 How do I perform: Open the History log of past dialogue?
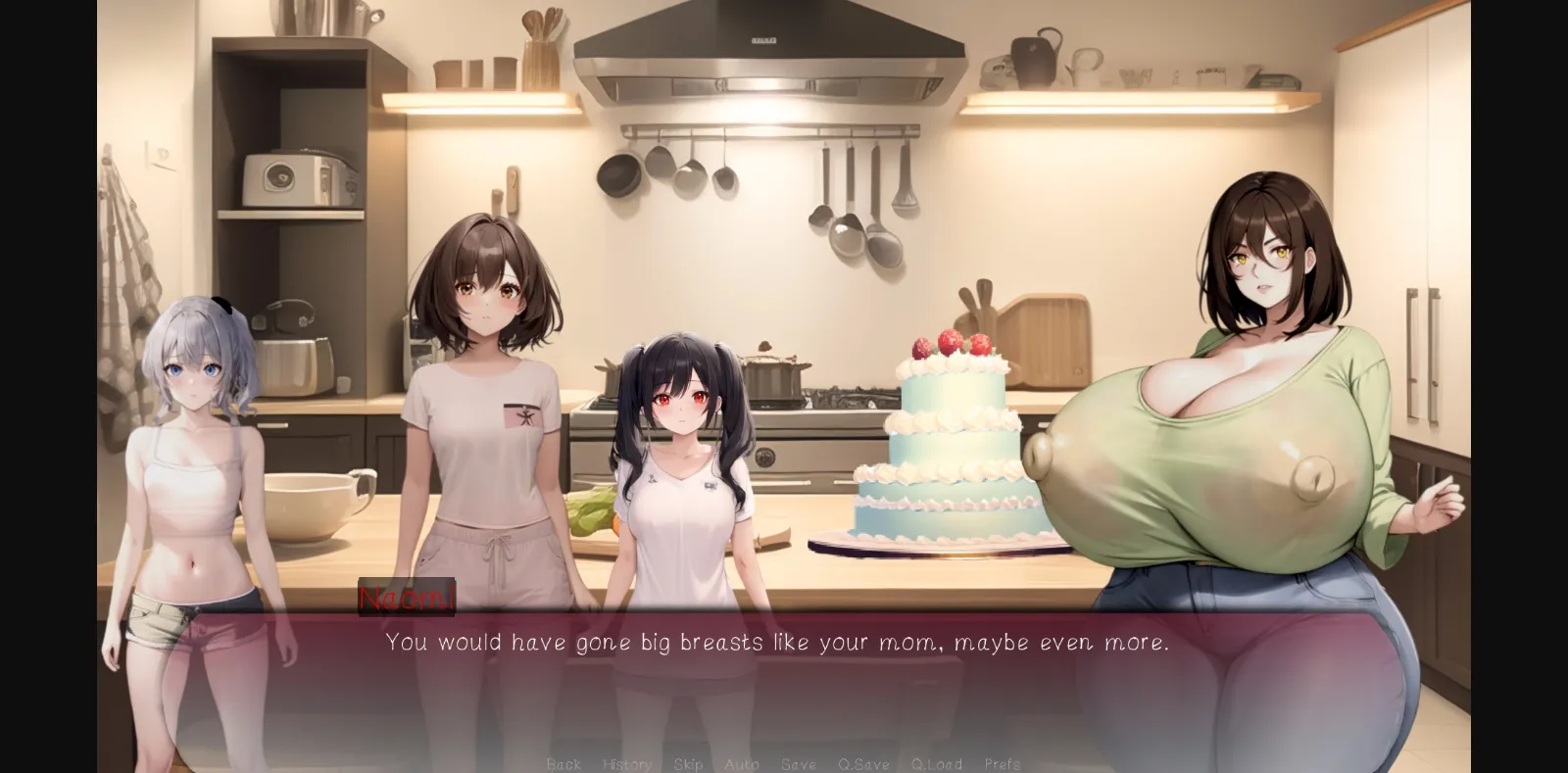(x=627, y=763)
